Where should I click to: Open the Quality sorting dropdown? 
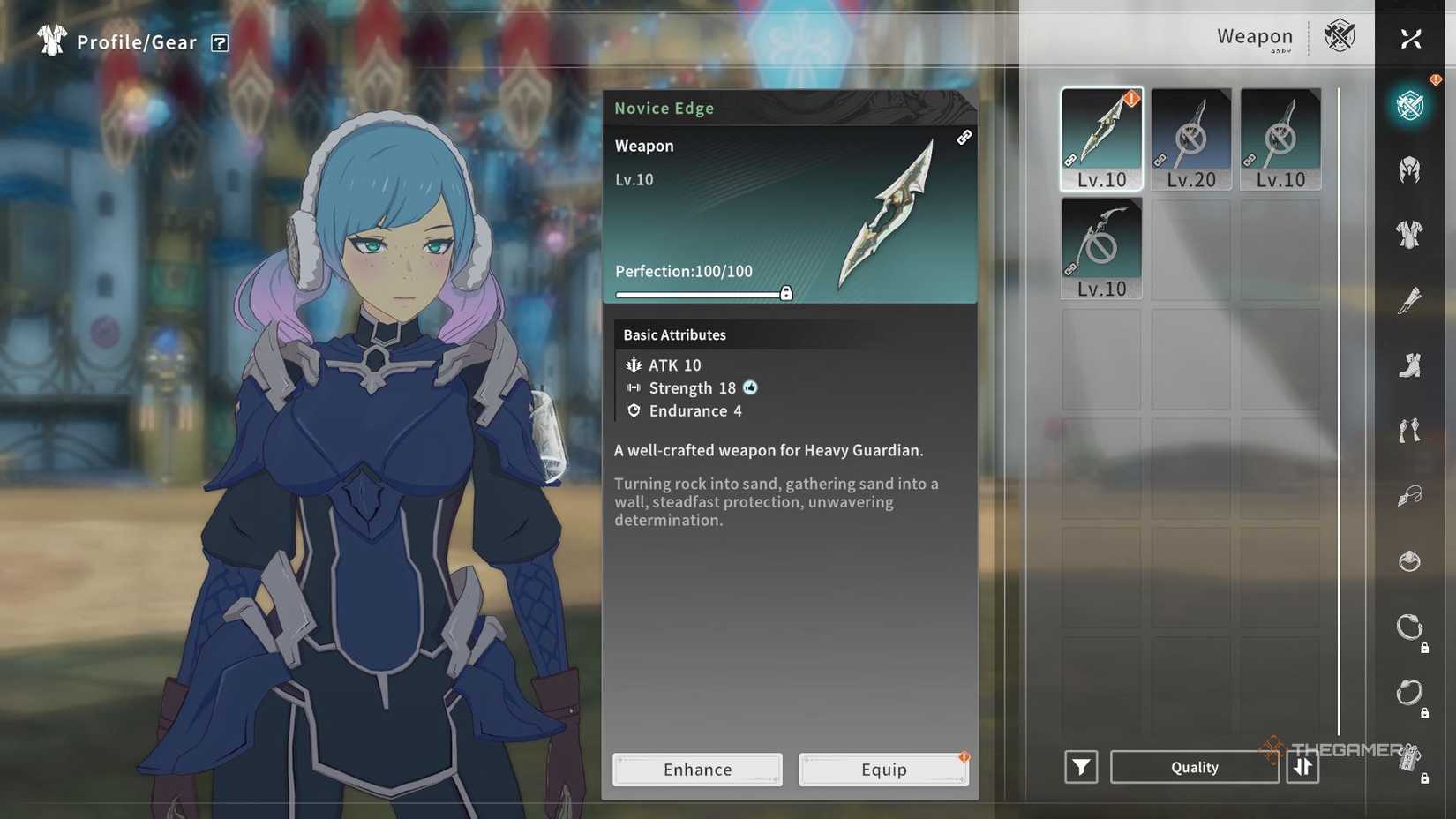[1195, 767]
